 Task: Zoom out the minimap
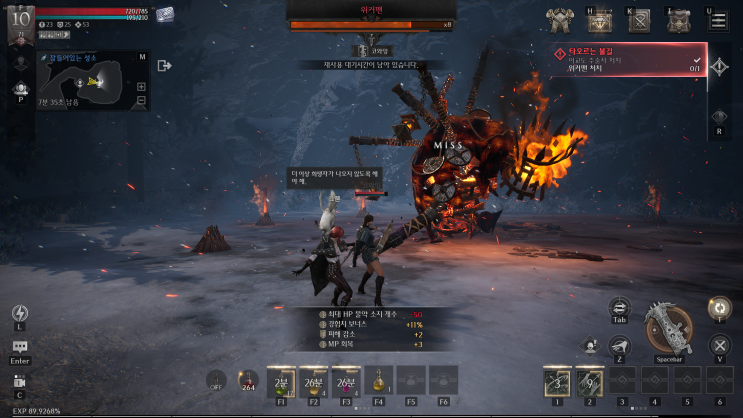142,101
